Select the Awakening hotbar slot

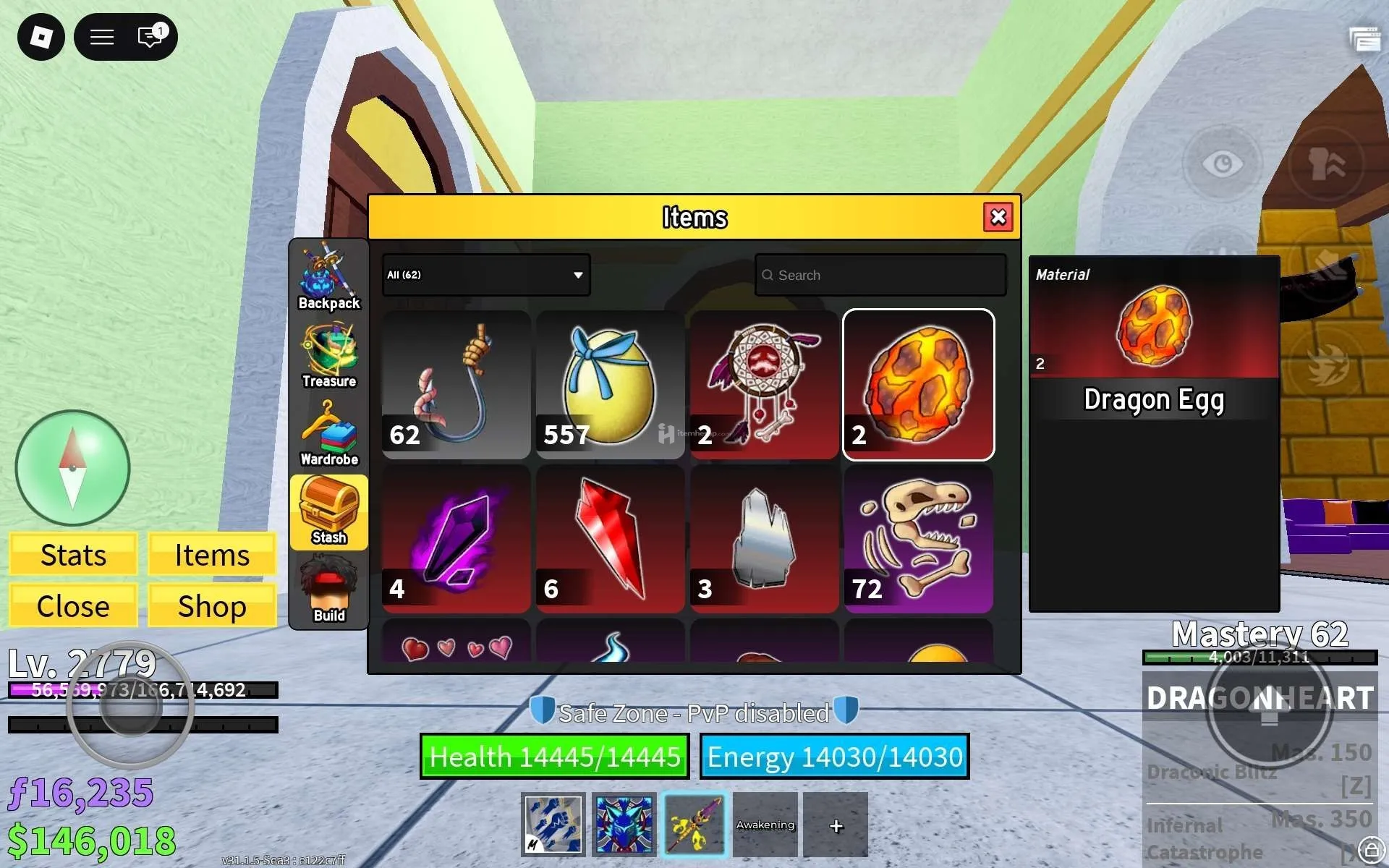pyautogui.click(x=765, y=825)
